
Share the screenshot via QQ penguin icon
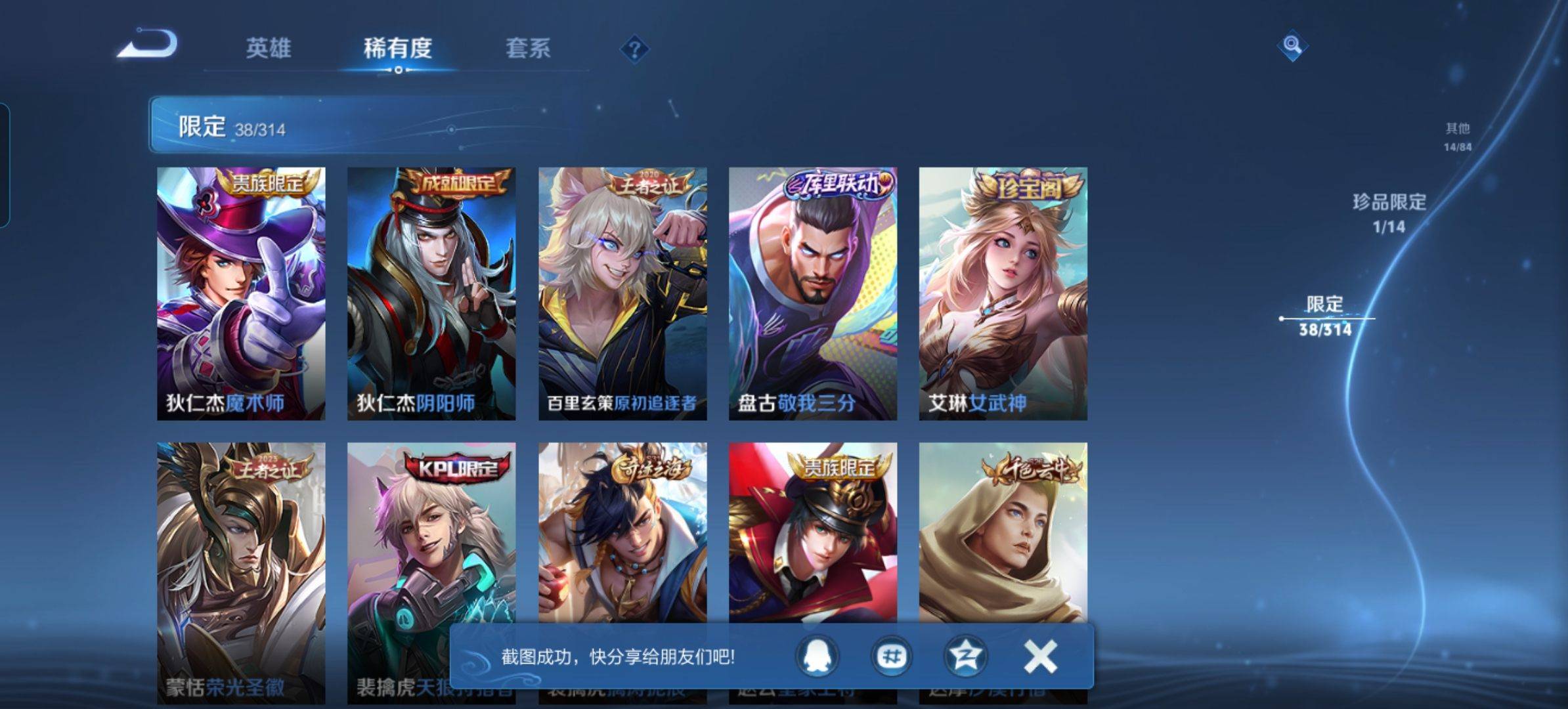click(x=817, y=656)
